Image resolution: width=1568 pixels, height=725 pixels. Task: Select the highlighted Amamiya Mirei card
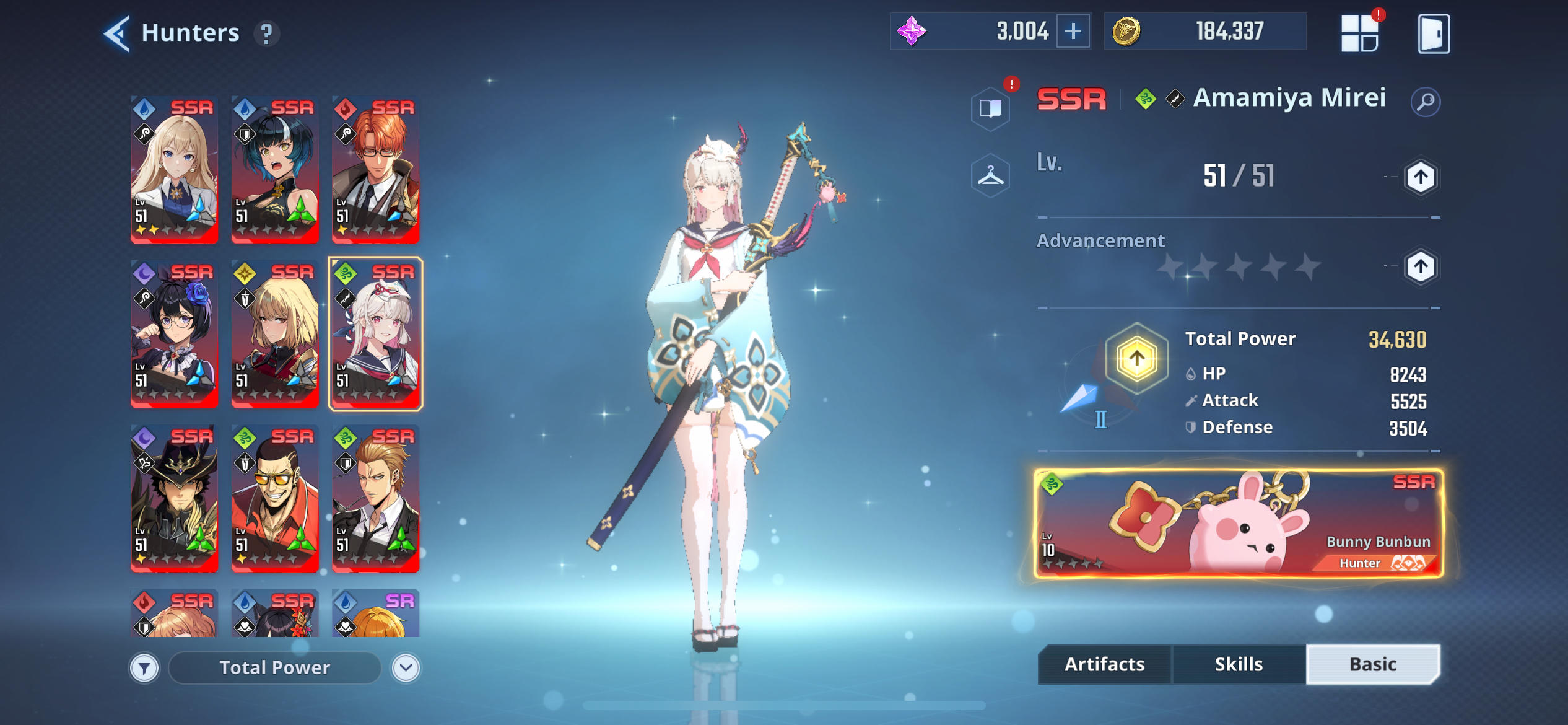(375, 335)
